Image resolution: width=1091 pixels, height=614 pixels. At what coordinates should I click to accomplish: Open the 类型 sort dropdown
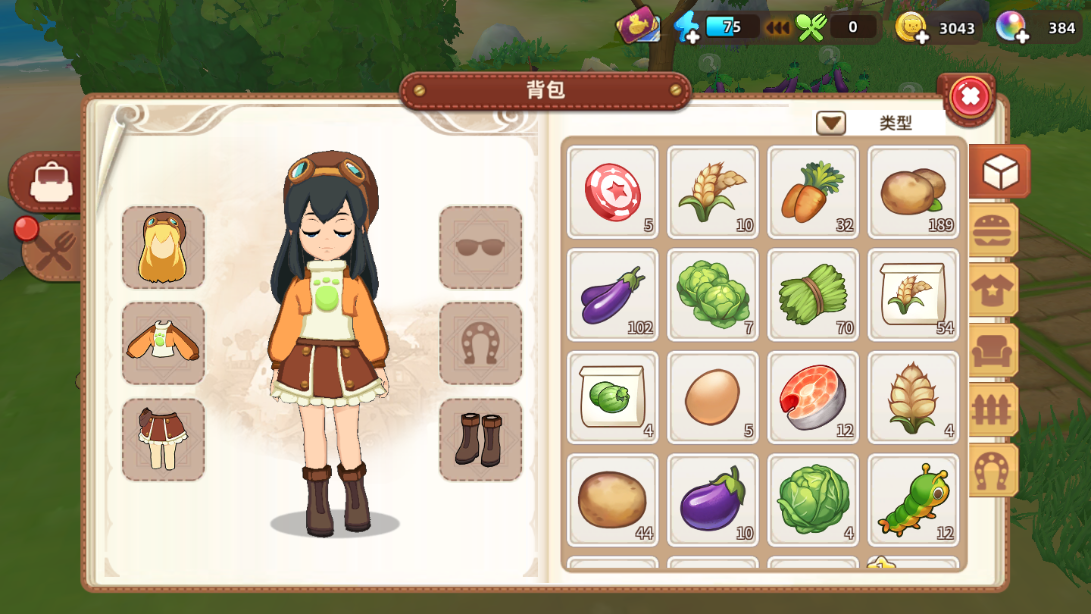[x=831, y=123]
